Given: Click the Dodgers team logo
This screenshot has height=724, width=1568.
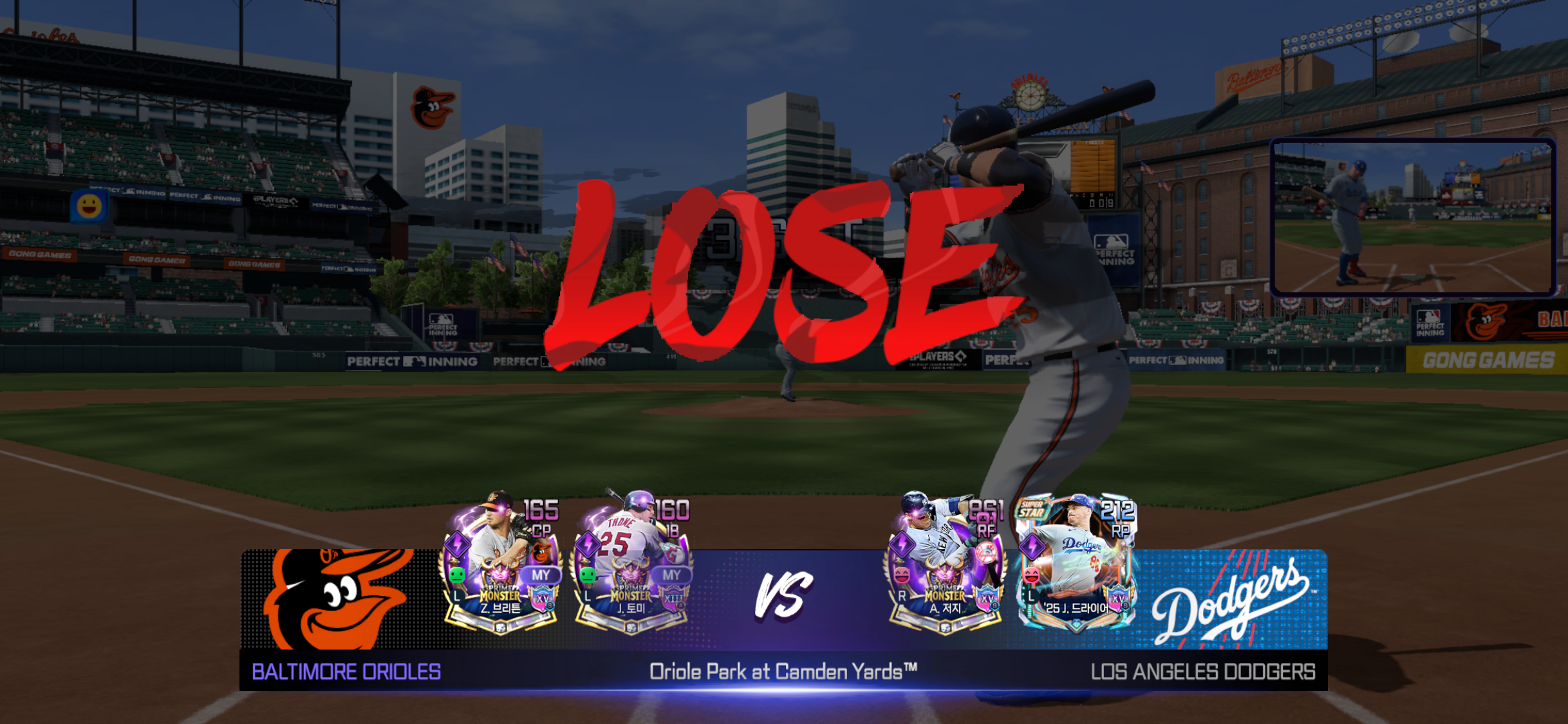Looking at the screenshot, I should pyautogui.click(x=1231, y=600).
